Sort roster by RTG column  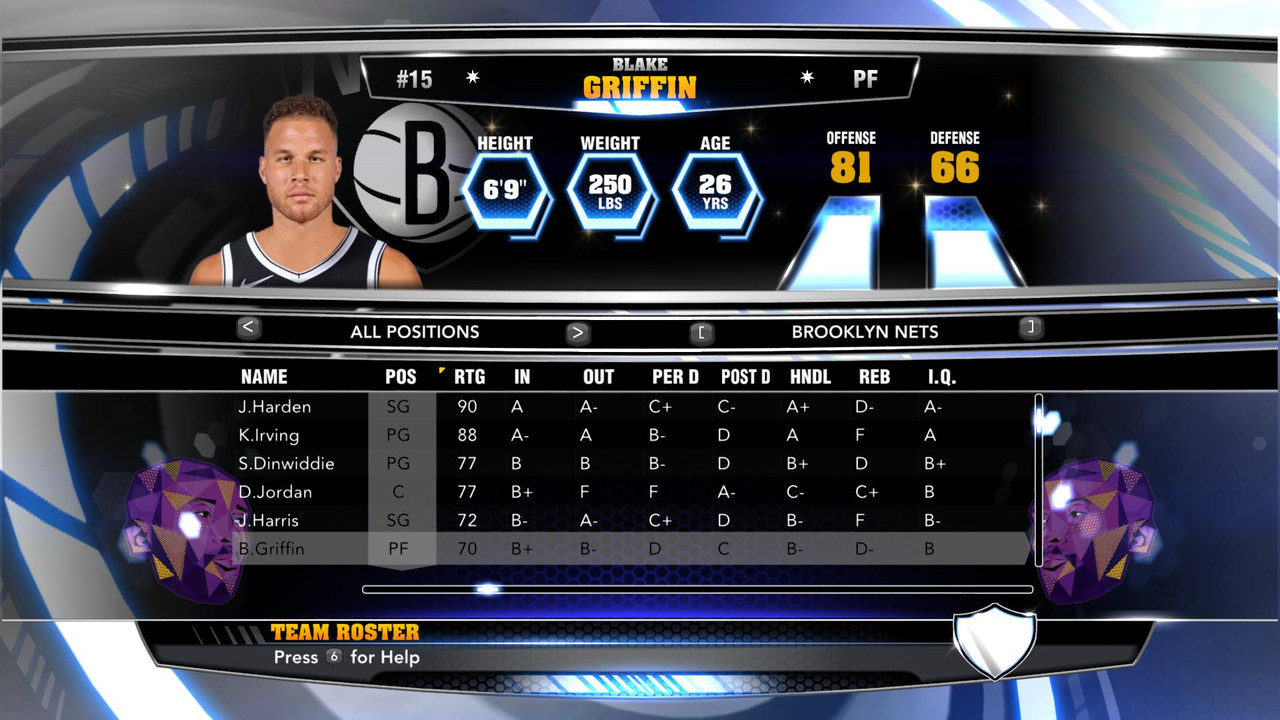click(x=469, y=377)
